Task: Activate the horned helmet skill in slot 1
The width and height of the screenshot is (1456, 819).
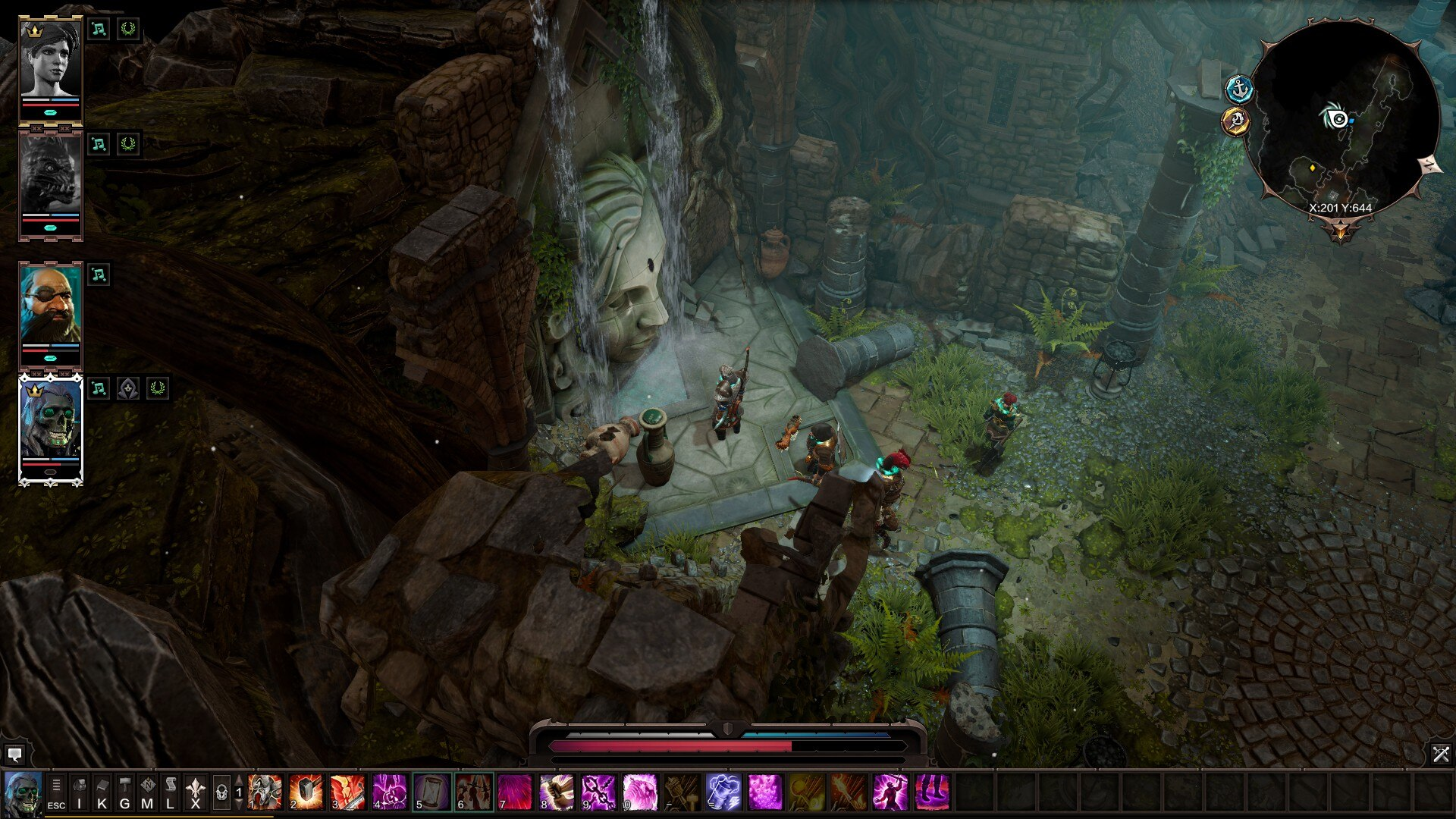Action: [265, 792]
